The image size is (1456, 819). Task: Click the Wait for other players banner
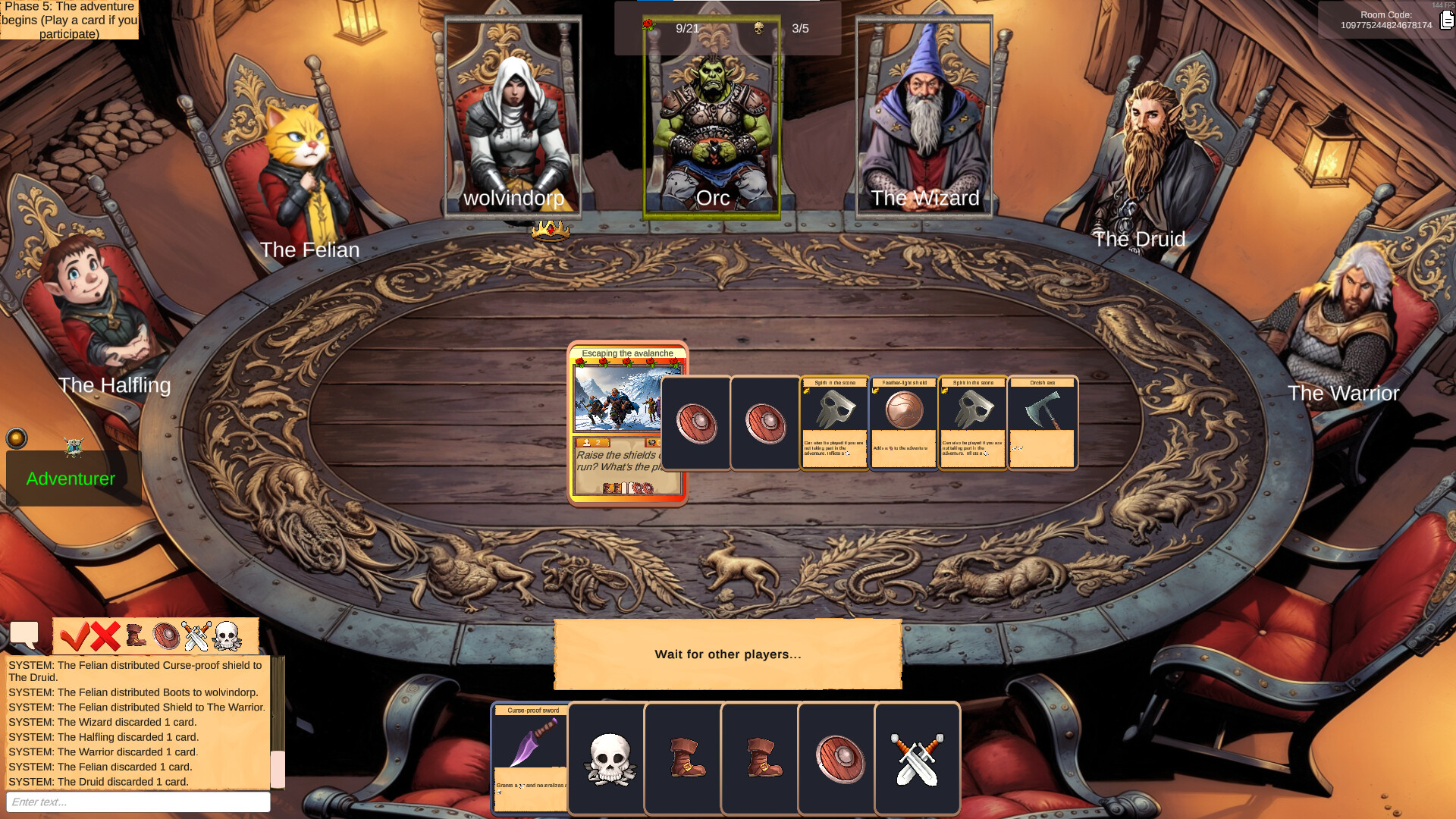coord(727,654)
